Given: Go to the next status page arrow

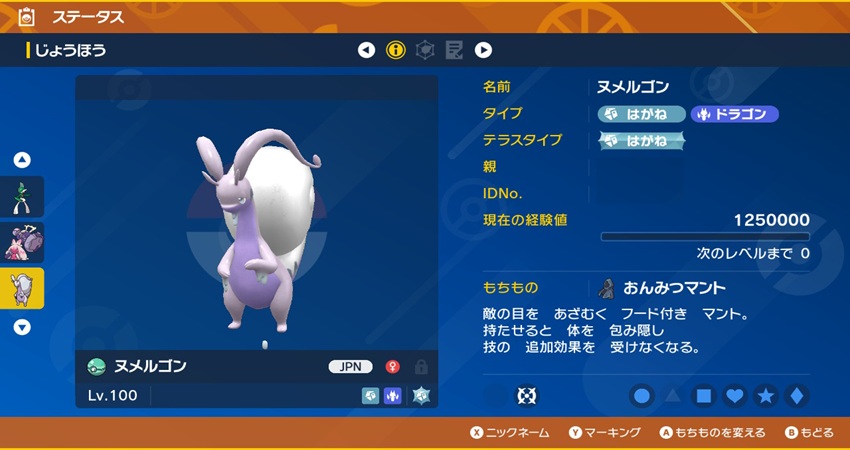Looking at the screenshot, I should coord(483,50).
